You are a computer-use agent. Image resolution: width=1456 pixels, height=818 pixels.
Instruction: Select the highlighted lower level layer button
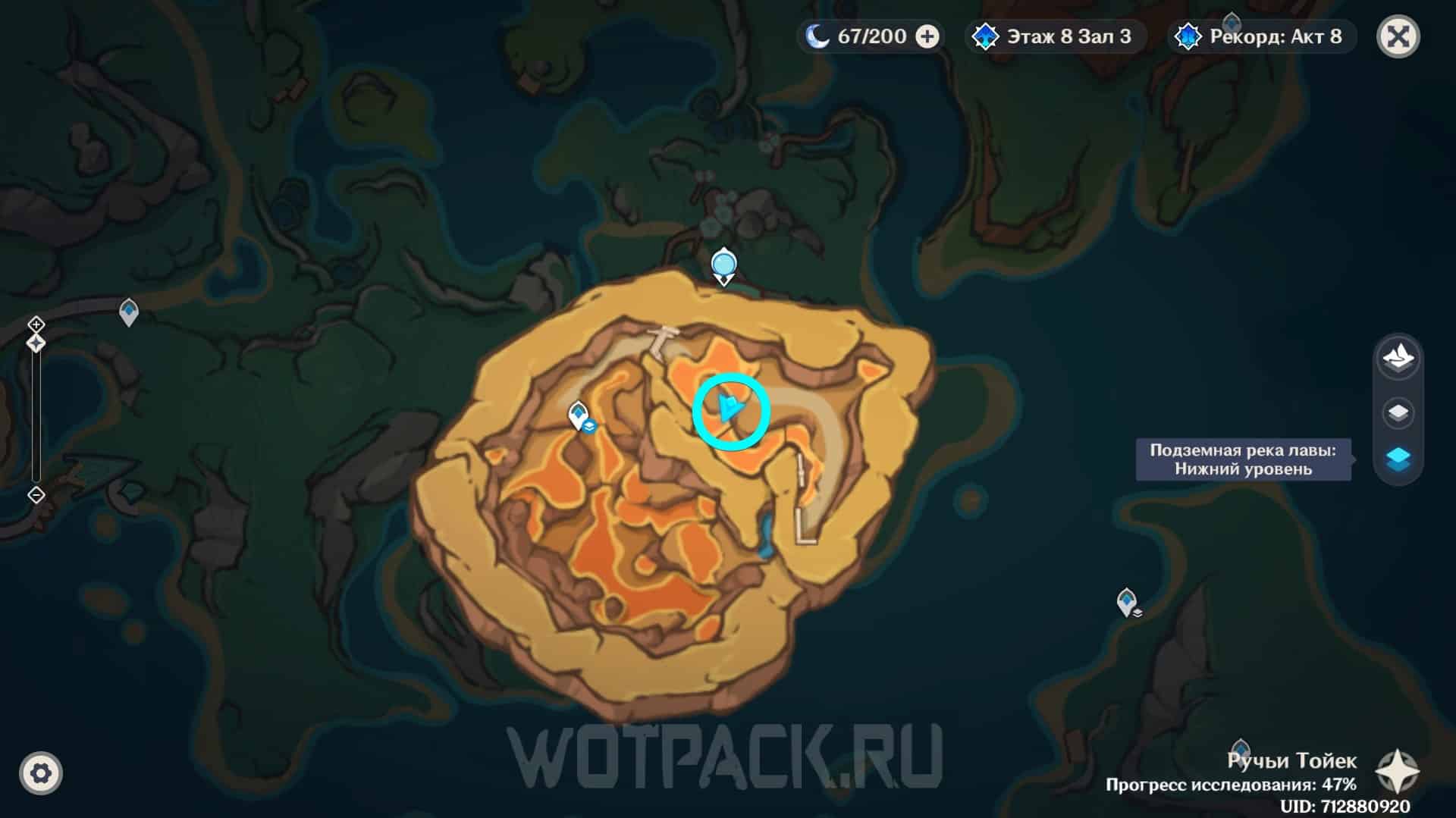coord(1398,459)
